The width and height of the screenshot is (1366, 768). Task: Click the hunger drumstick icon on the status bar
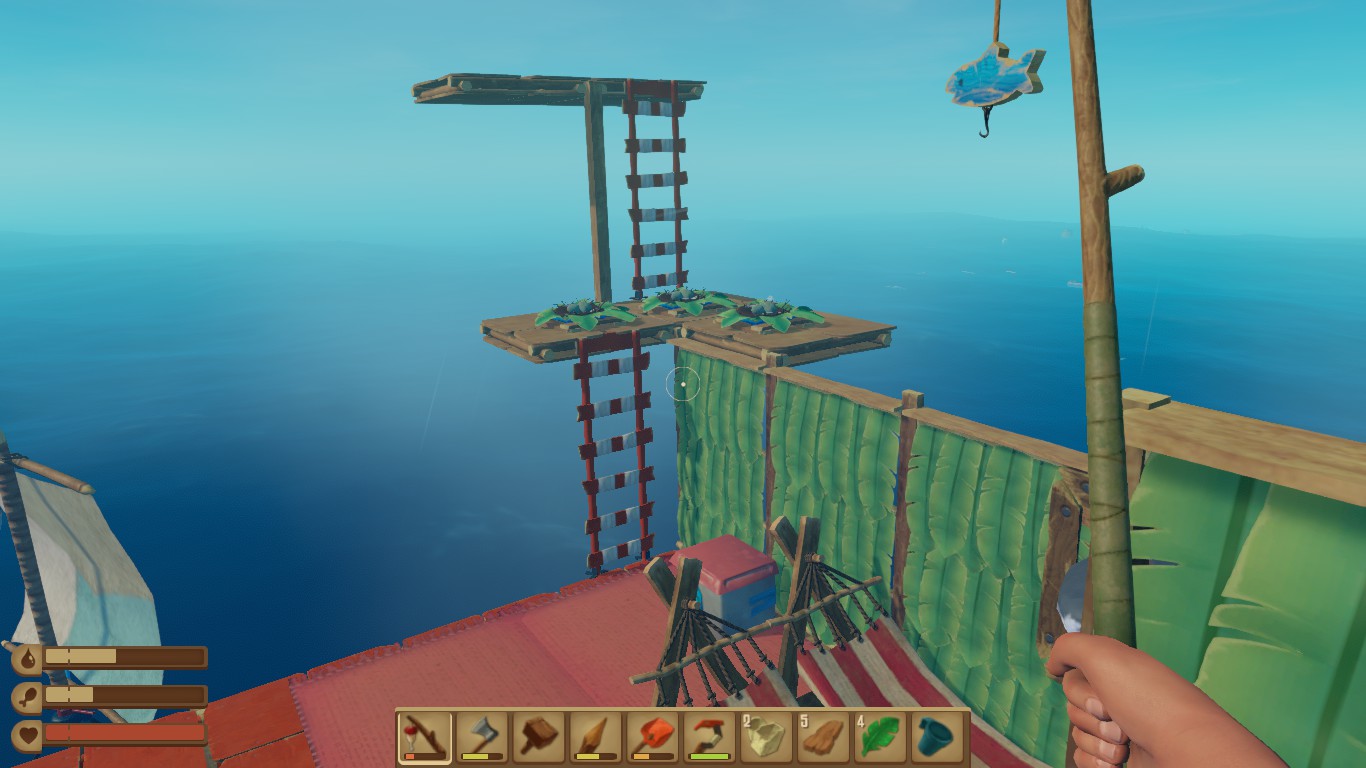27,695
